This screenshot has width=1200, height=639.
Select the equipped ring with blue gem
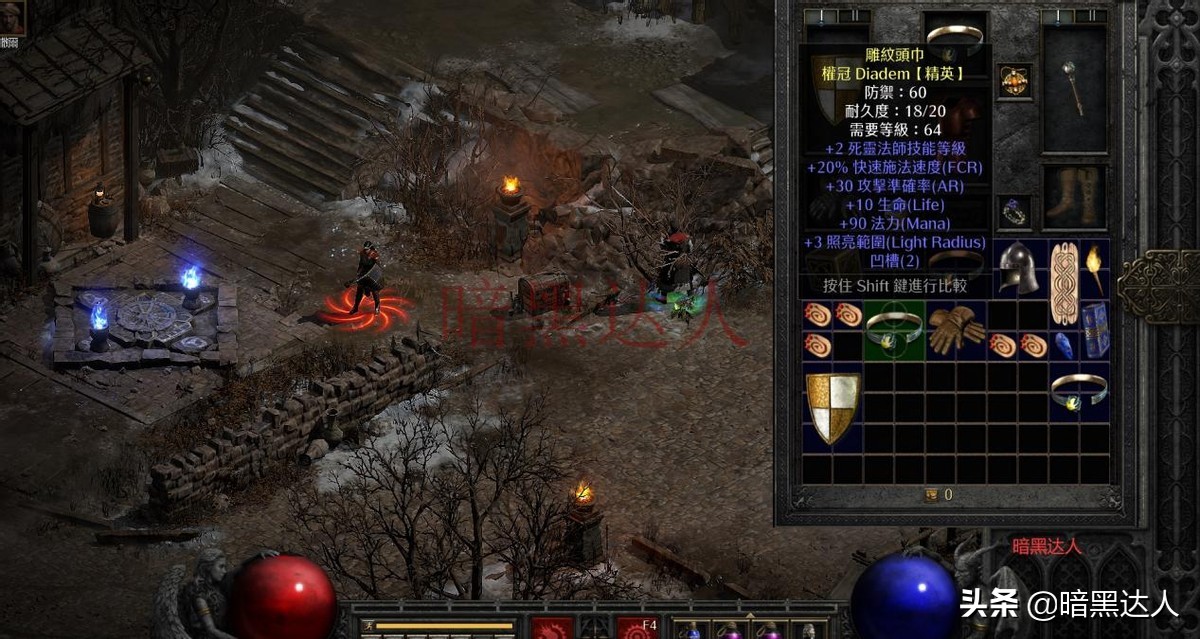1014,211
